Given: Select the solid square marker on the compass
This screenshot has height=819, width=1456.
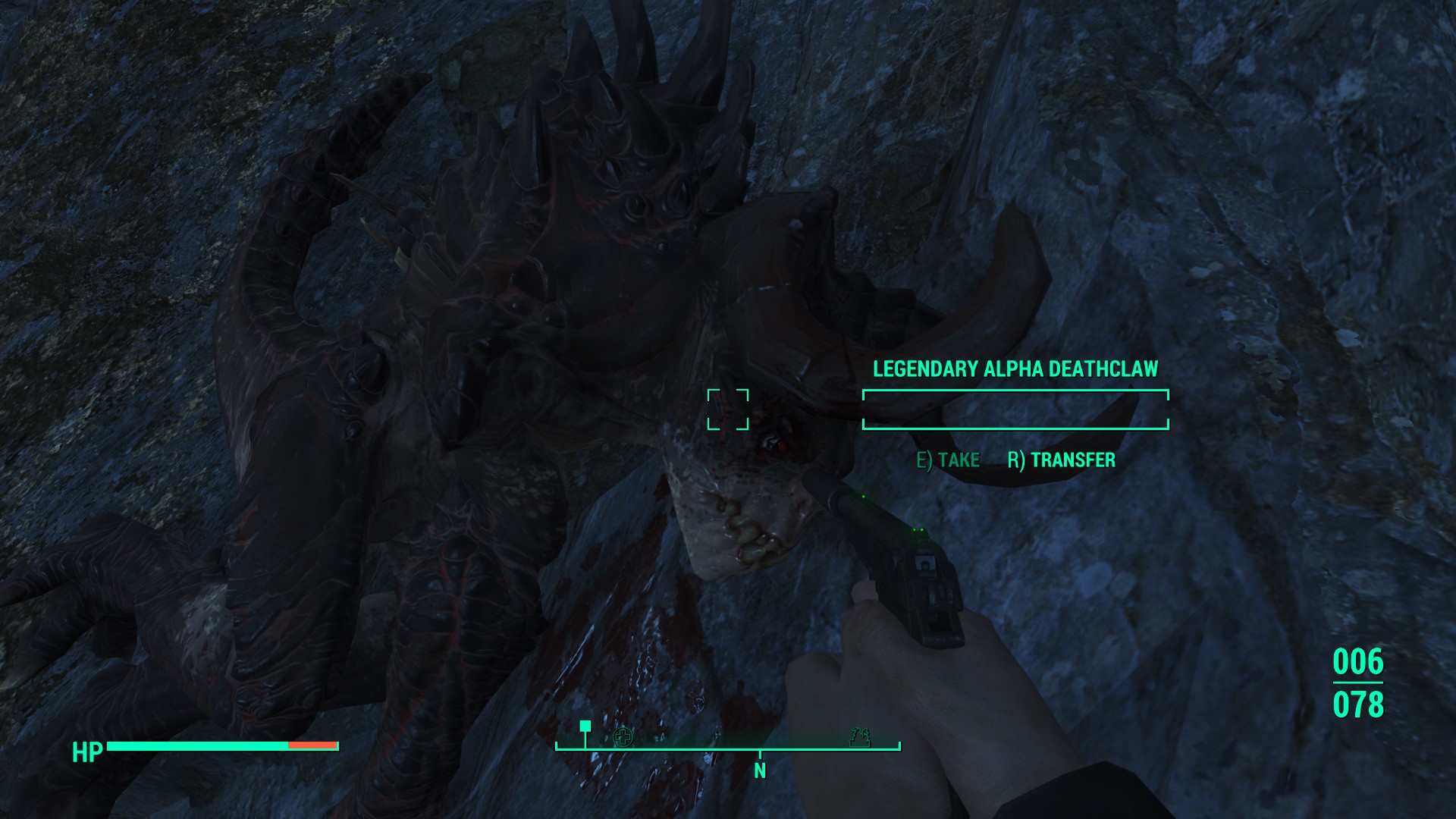Looking at the screenshot, I should pos(585,726).
